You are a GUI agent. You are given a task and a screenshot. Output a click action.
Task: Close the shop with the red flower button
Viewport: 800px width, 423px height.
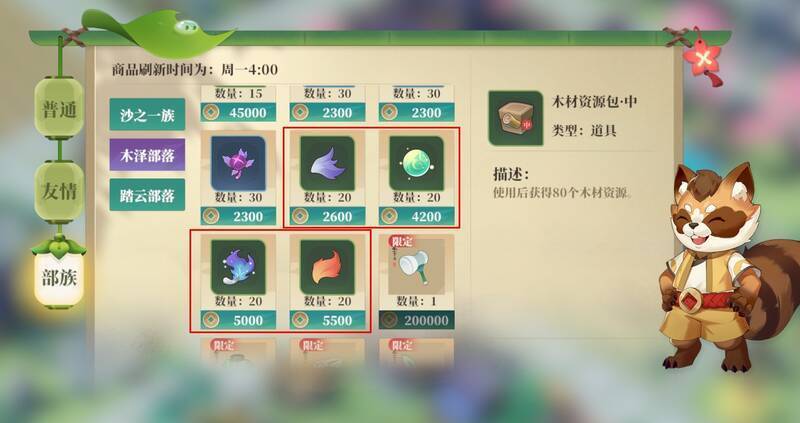tap(707, 57)
